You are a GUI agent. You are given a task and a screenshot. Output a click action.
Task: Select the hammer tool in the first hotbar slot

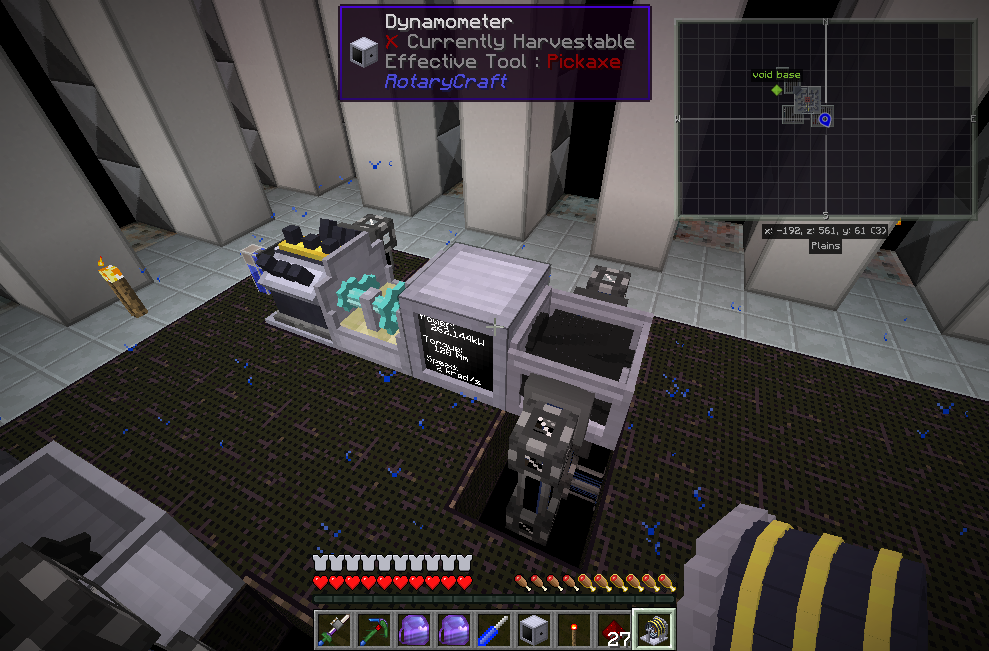[334, 630]
